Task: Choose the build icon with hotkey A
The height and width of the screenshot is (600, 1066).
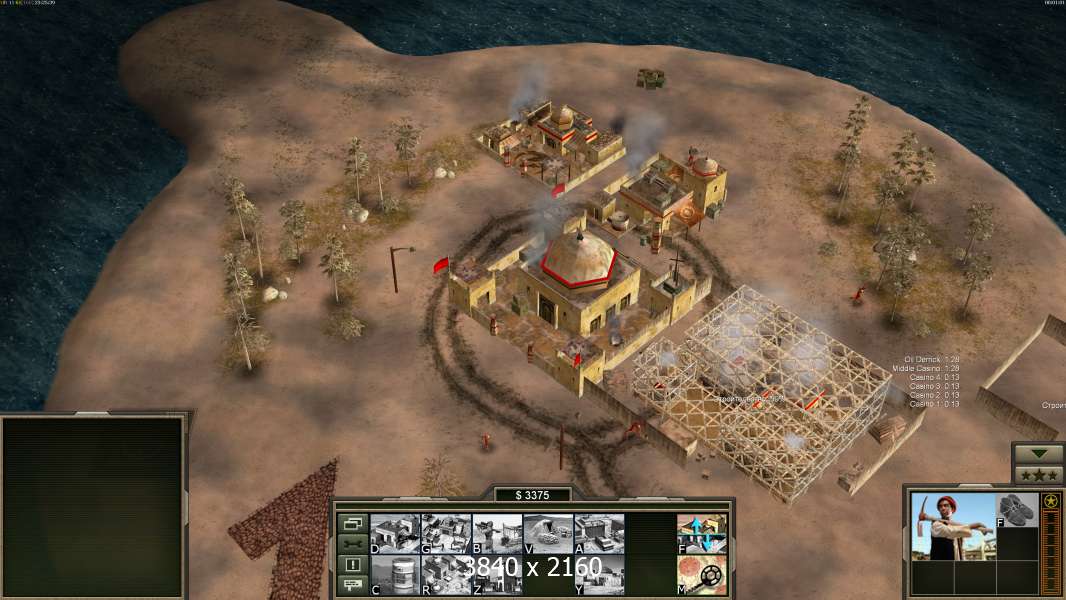Action: click(599, 533)
